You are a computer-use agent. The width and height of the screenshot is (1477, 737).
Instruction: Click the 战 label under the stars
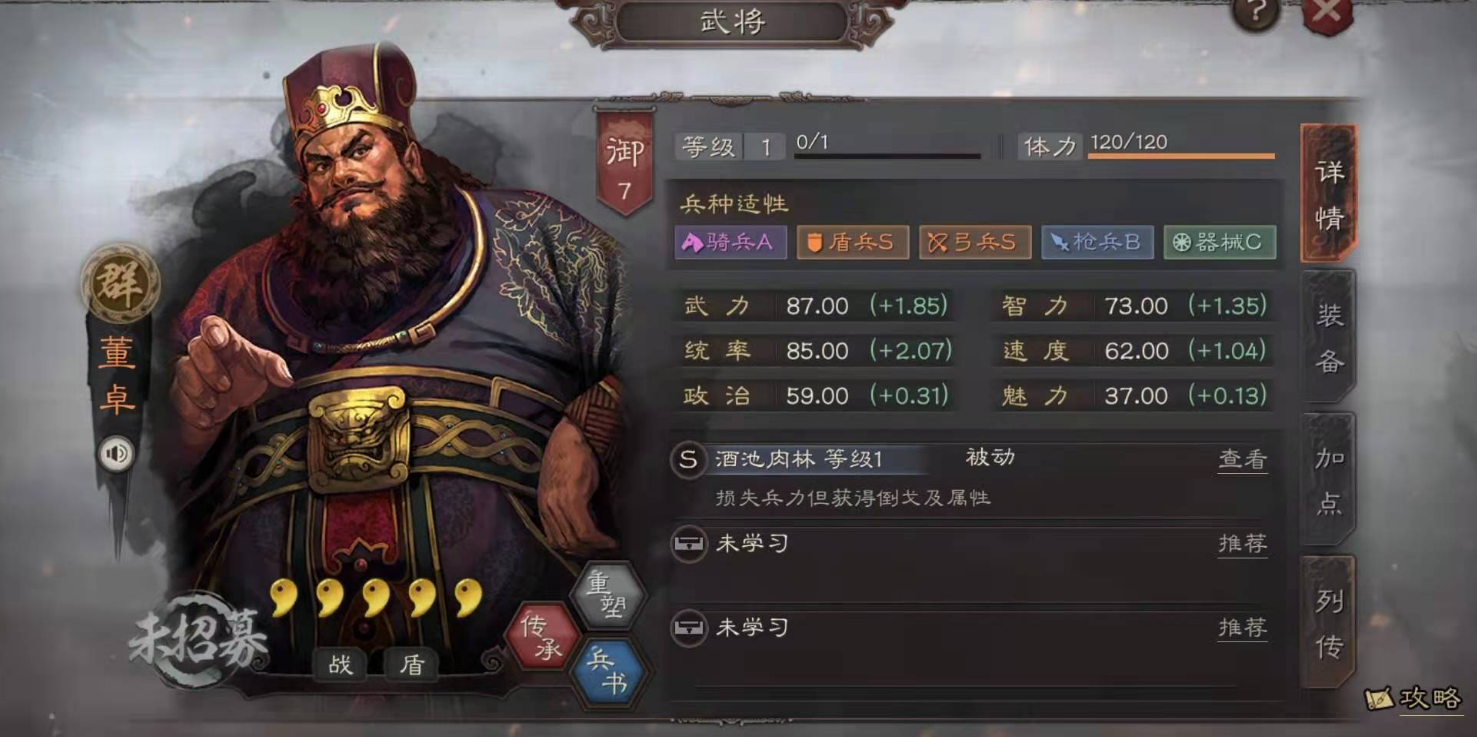pyautogui.click(x=342, y=664)
